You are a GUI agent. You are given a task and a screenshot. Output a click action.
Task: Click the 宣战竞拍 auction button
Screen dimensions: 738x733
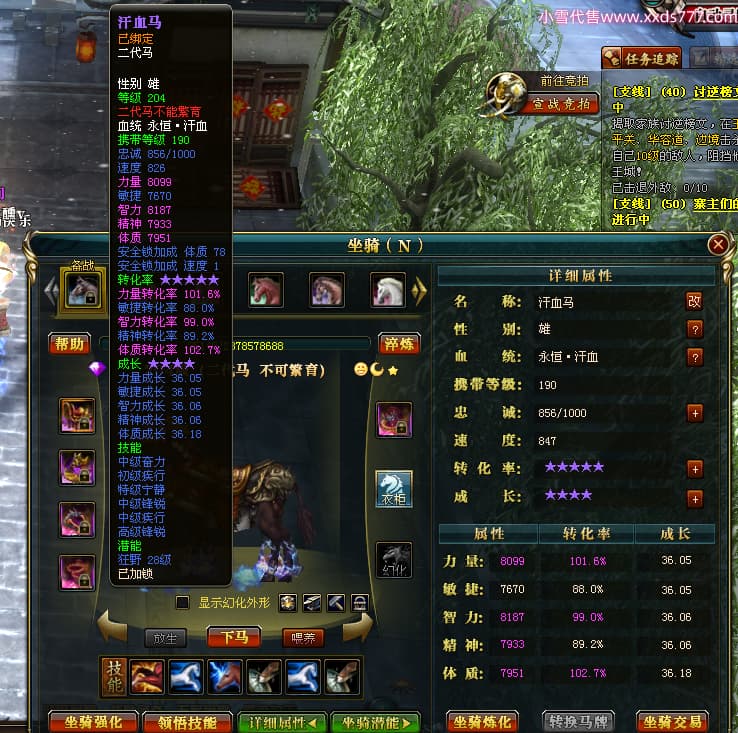pos(560,103)
